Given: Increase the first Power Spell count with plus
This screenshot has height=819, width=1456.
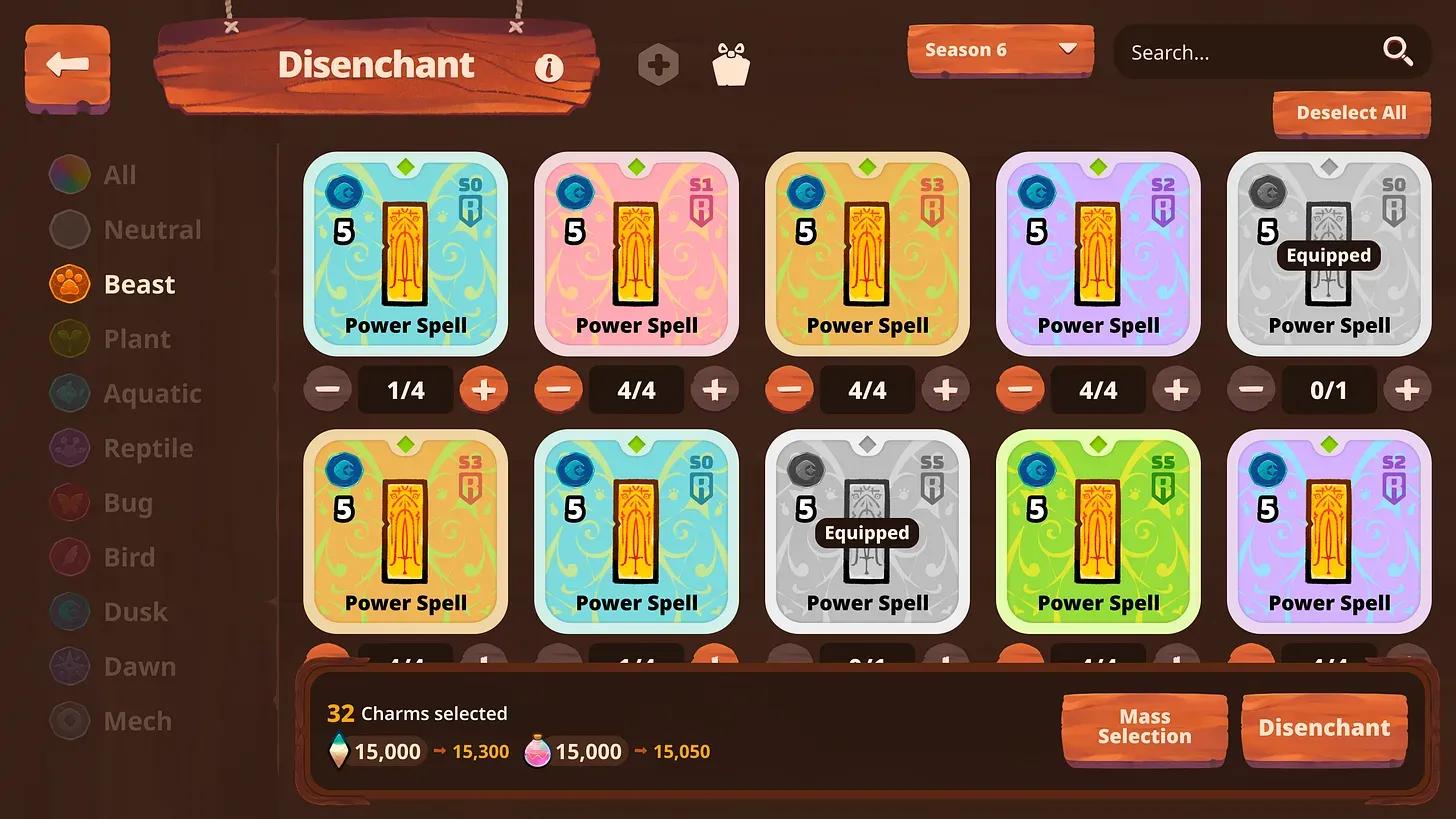Looking at the screenshot, I should click(x=485, y=390).
